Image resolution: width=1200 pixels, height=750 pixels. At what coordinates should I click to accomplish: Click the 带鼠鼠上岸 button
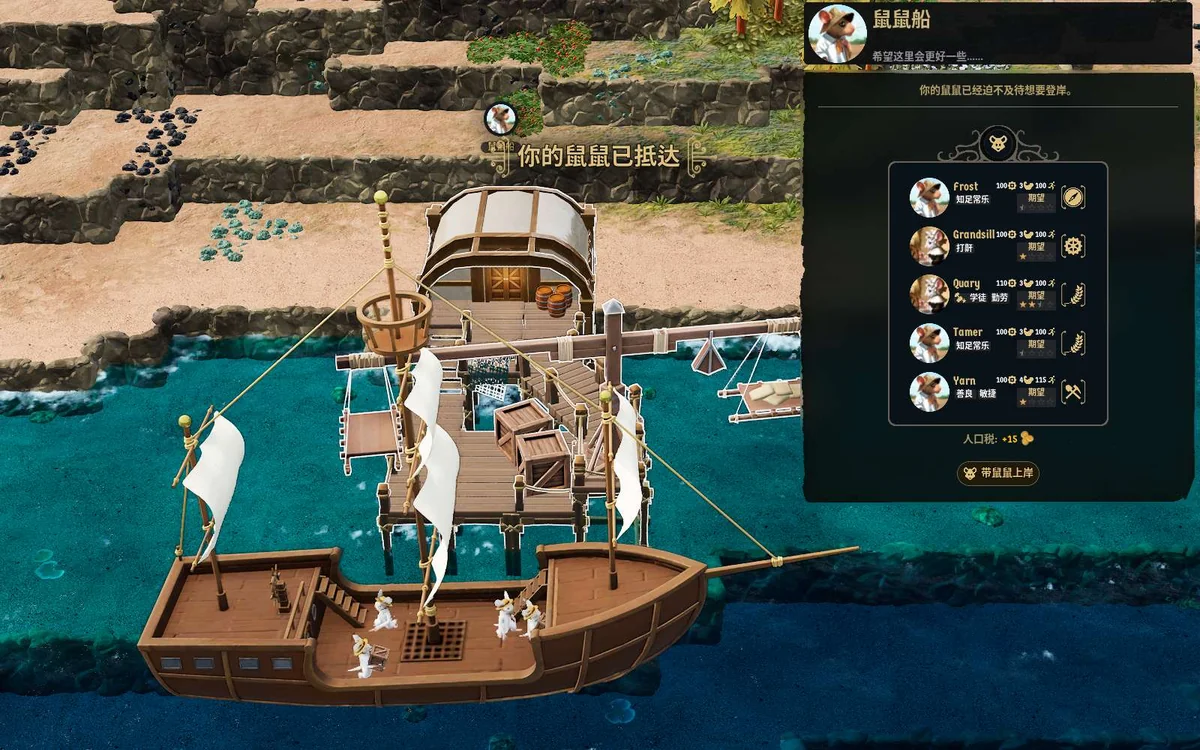click(998, 473)
